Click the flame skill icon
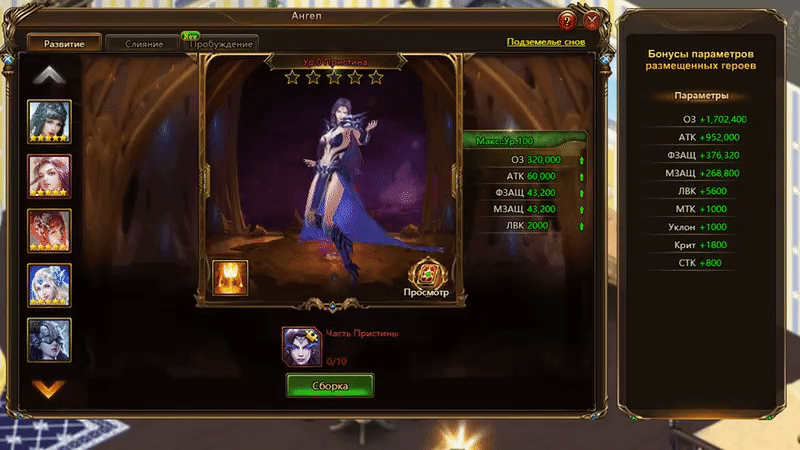 (x=230, y=277)
